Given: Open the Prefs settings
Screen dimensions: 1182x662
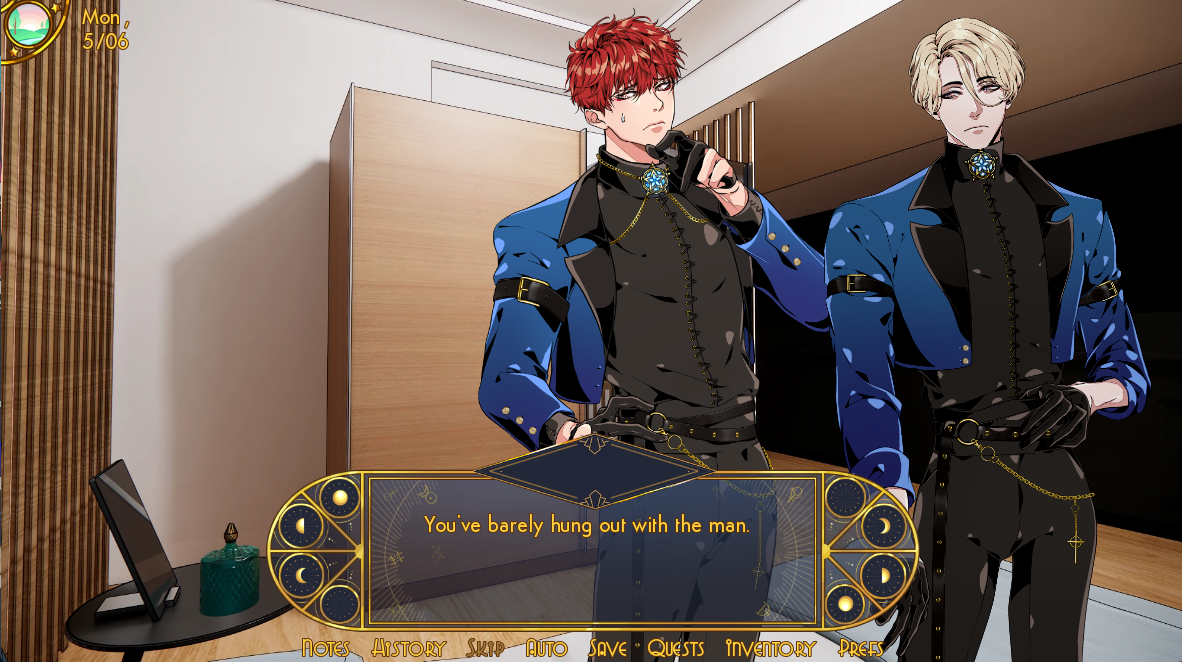Looking at the screenshot, I should pyautogui.click(x=861, y=648).
